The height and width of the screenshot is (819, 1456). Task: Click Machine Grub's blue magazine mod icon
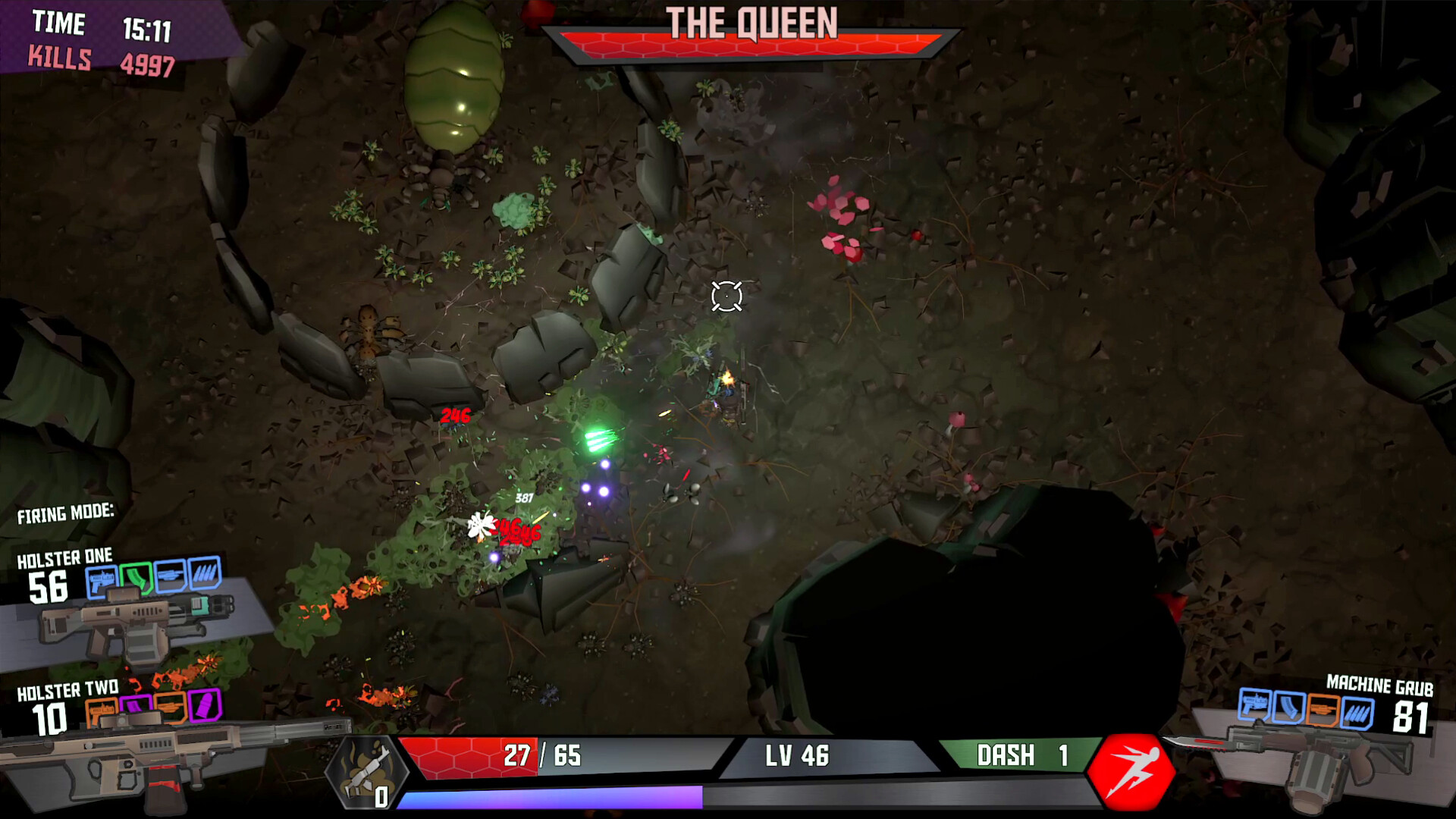click(x=1288, y=708)
